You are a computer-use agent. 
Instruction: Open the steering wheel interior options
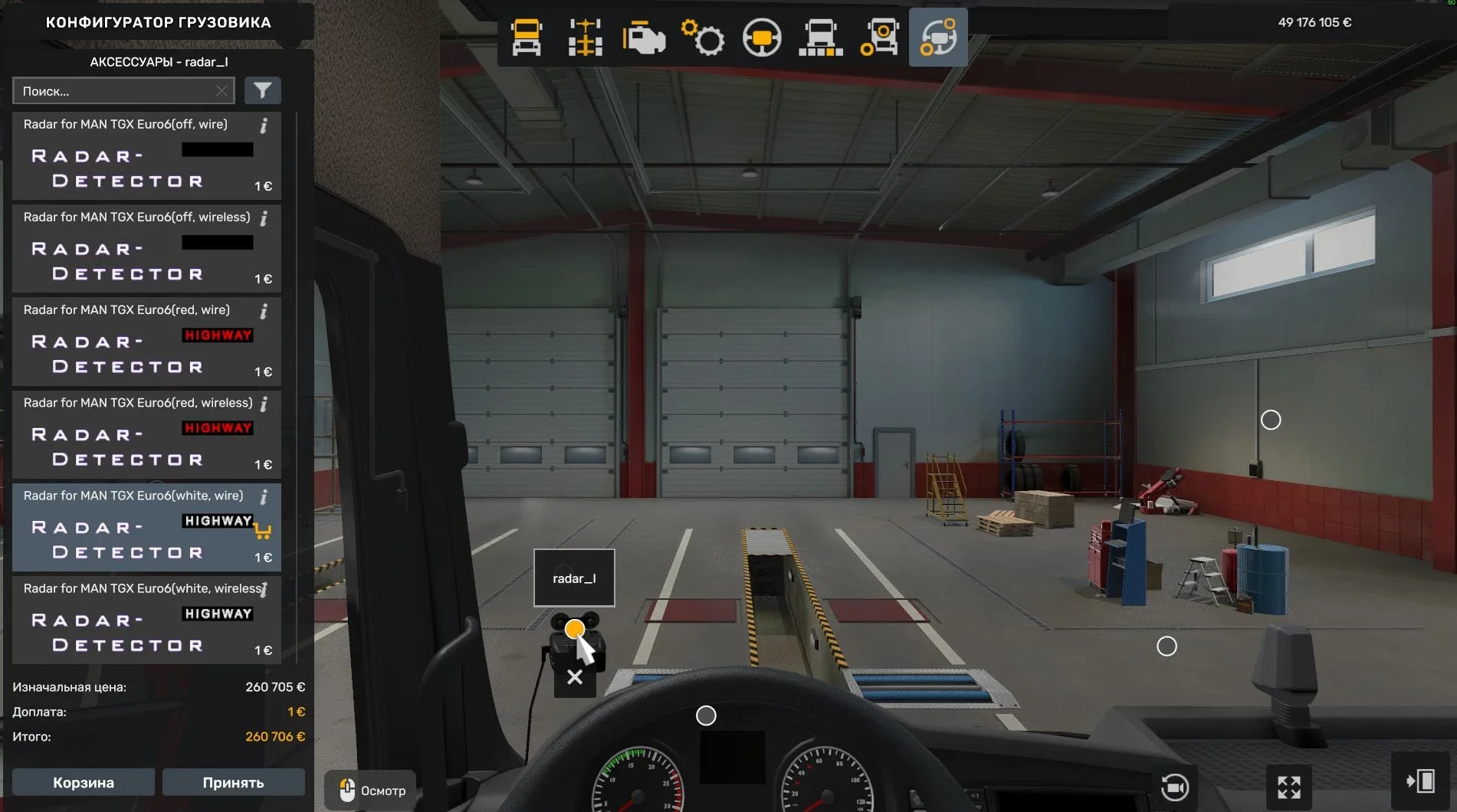[763, 37]
